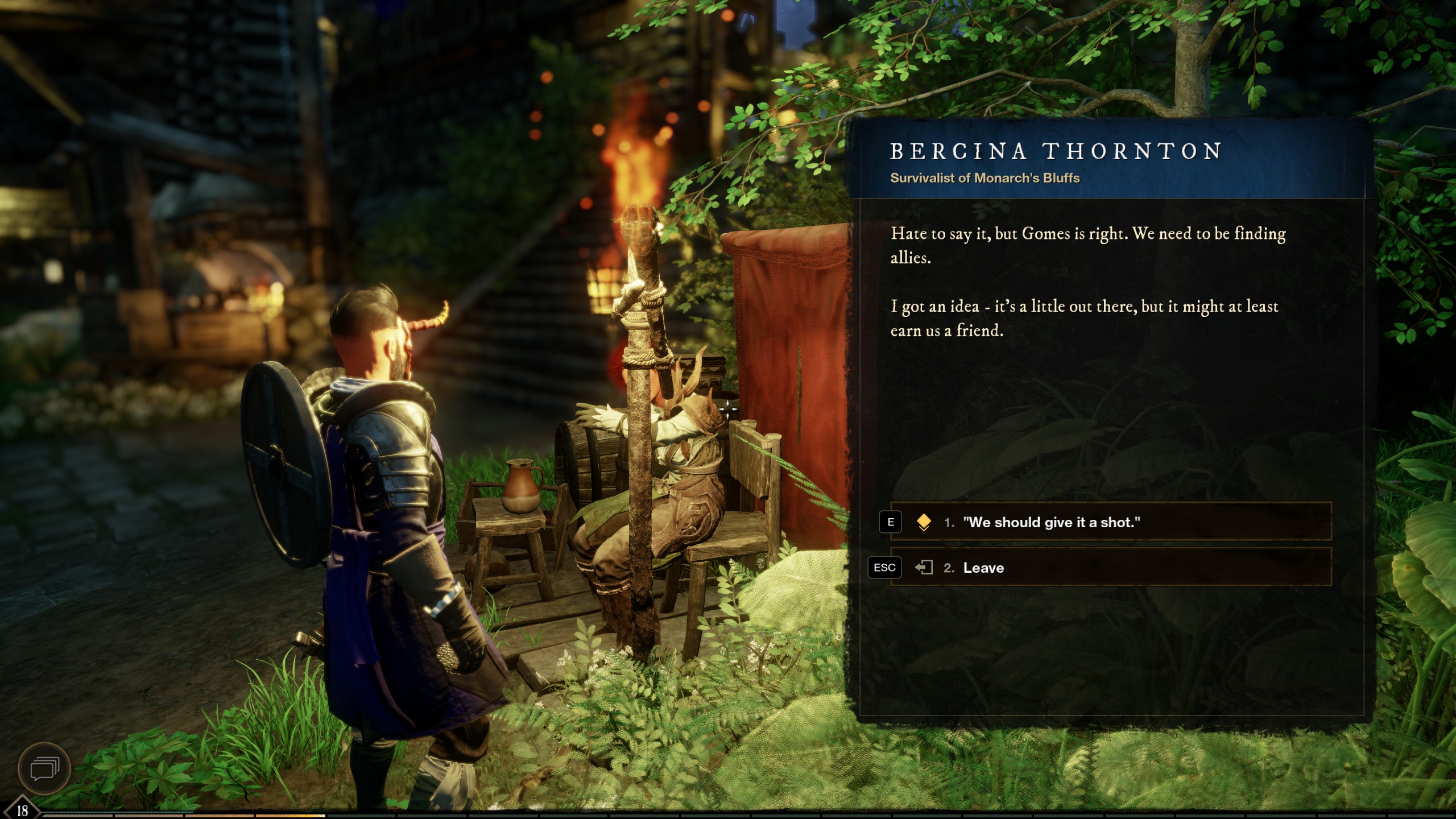Open the chat bubble icon
Screen dimensions: 1456x819
pyautogui.click(x=44, y=769)
